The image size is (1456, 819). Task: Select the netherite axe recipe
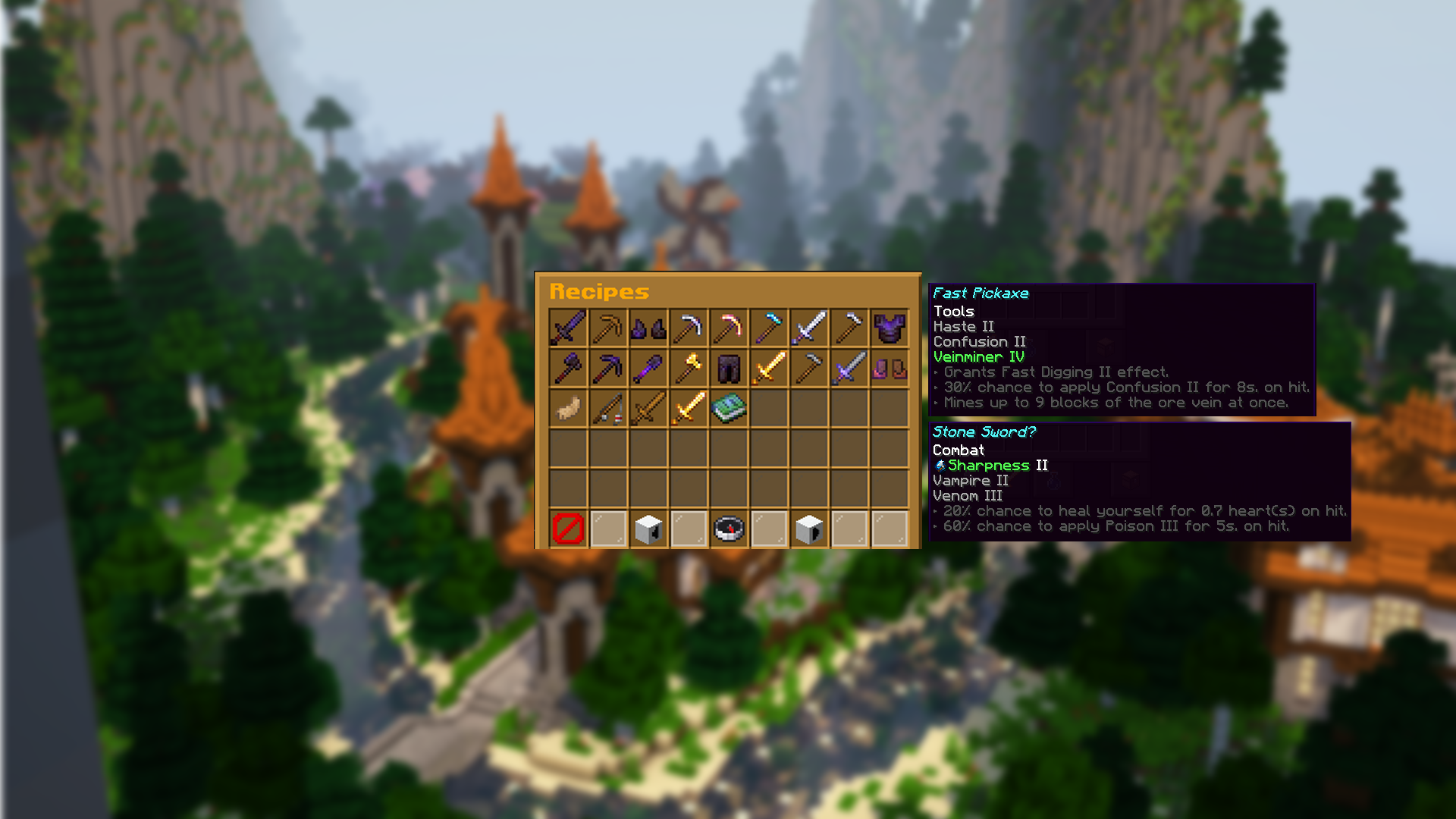567,366
